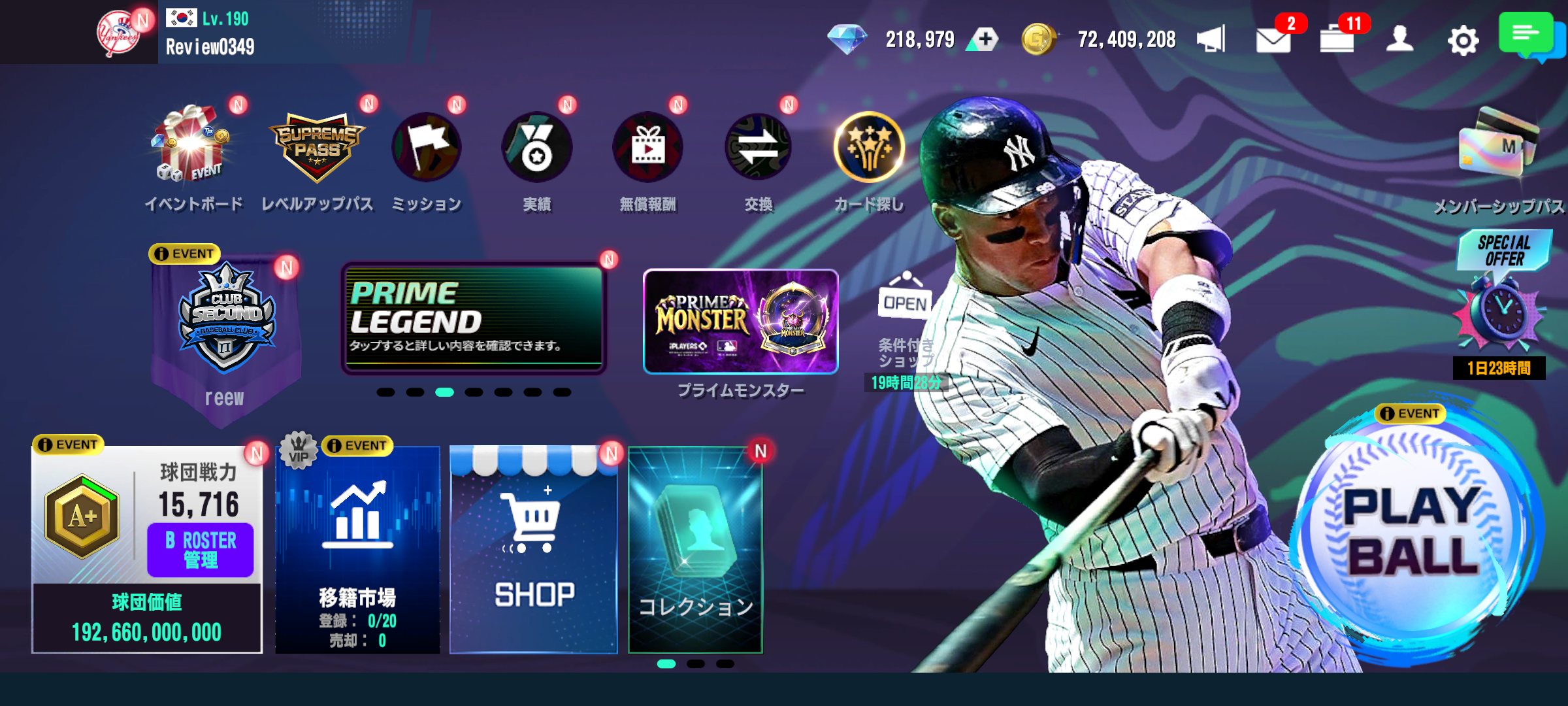Open the SHOP tile
Viewport: 1568px width, 706px height.
point(534,549)
